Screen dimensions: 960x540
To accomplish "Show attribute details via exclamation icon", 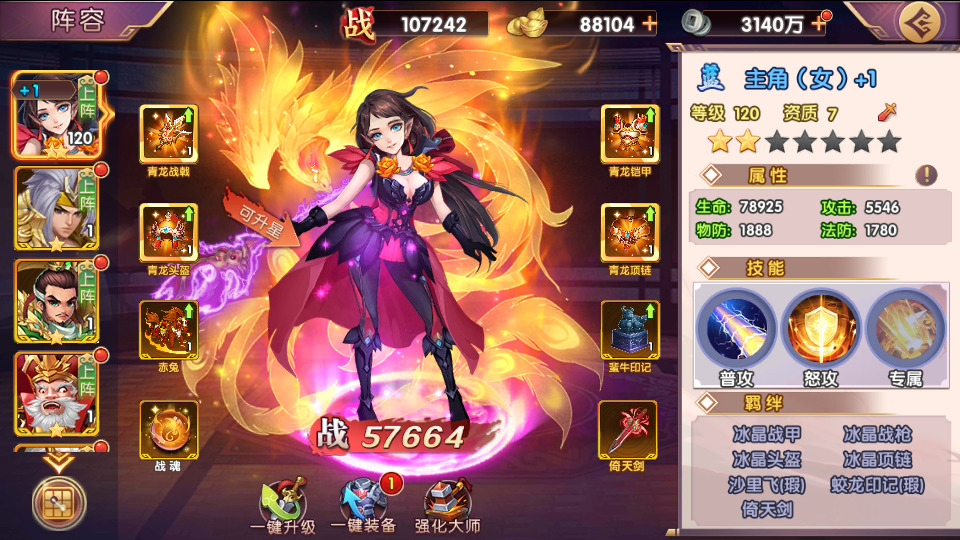I will point(926,176).
